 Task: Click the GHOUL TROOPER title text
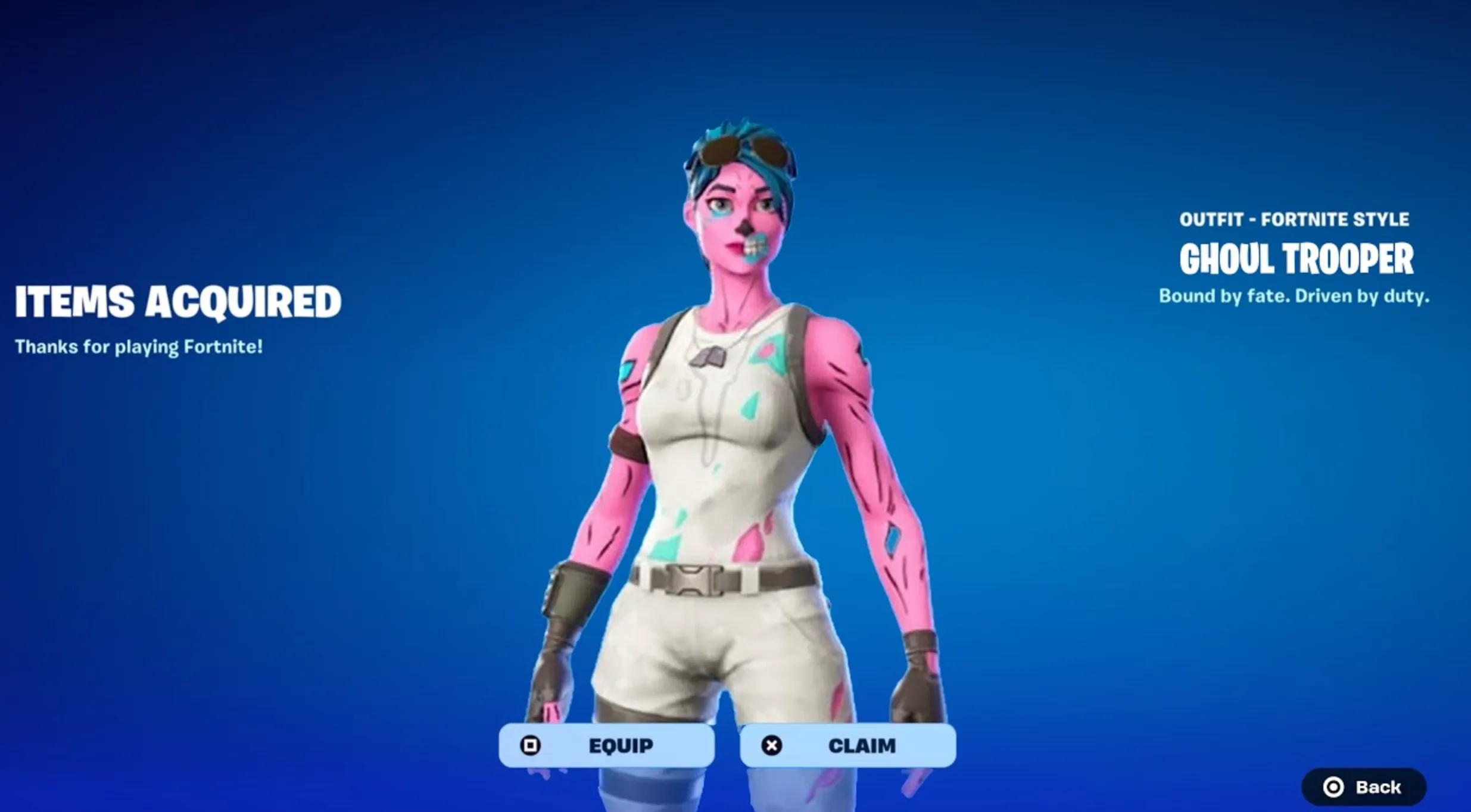click(1298, 260)
